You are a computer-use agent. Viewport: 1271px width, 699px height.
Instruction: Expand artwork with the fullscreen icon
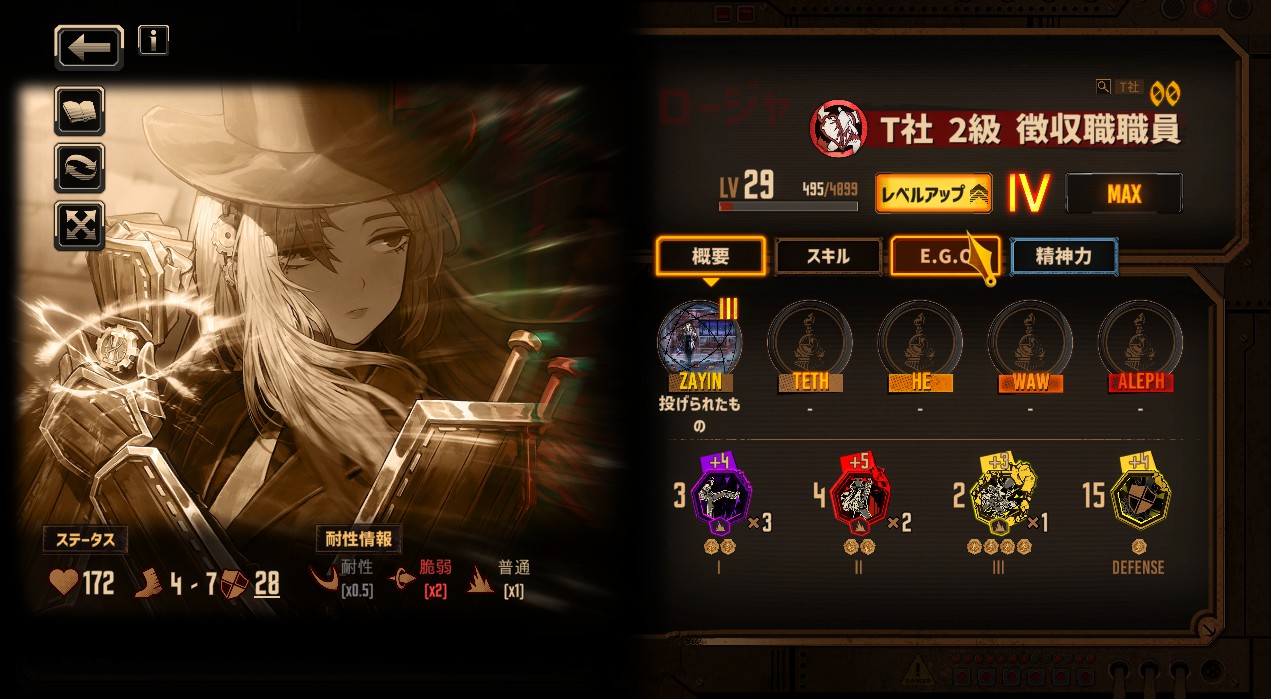(x=79, y=224)
